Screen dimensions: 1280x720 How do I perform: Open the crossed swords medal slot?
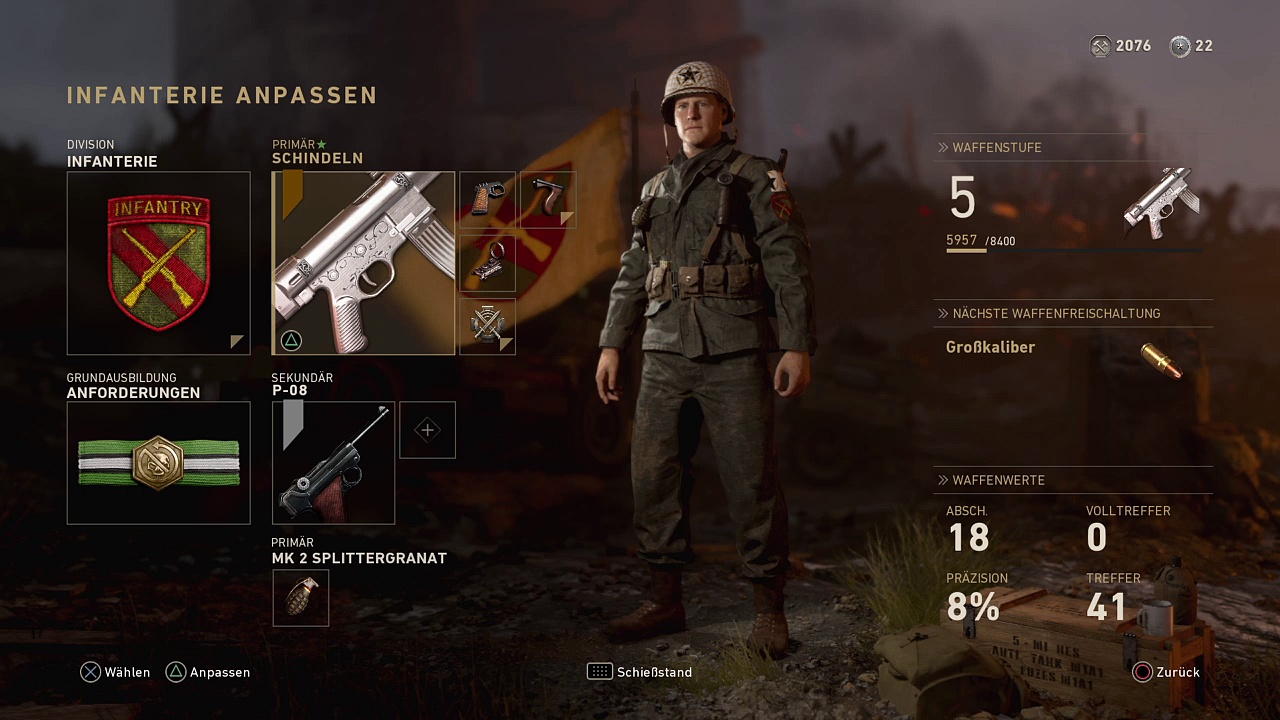[487, 326]
